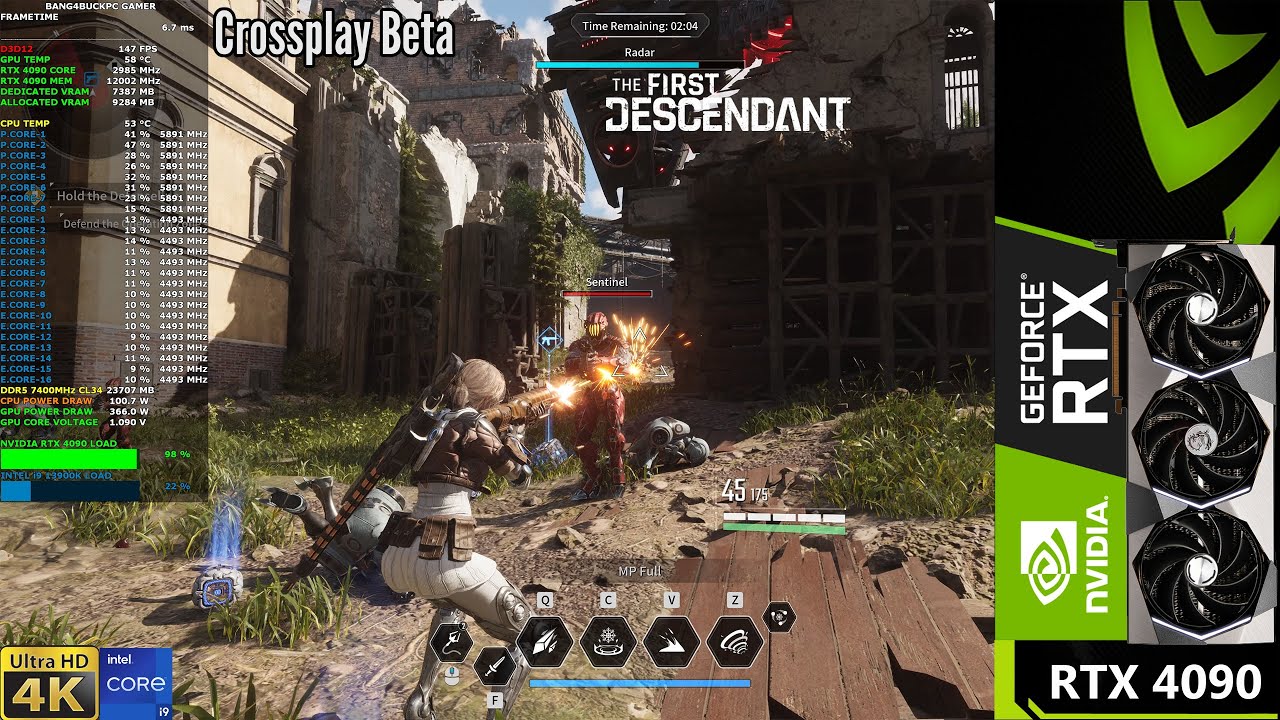The width and height of the screenshot is (1280, 720).
Task: Activate the snowflake ring skill
Action: (608, 640)
